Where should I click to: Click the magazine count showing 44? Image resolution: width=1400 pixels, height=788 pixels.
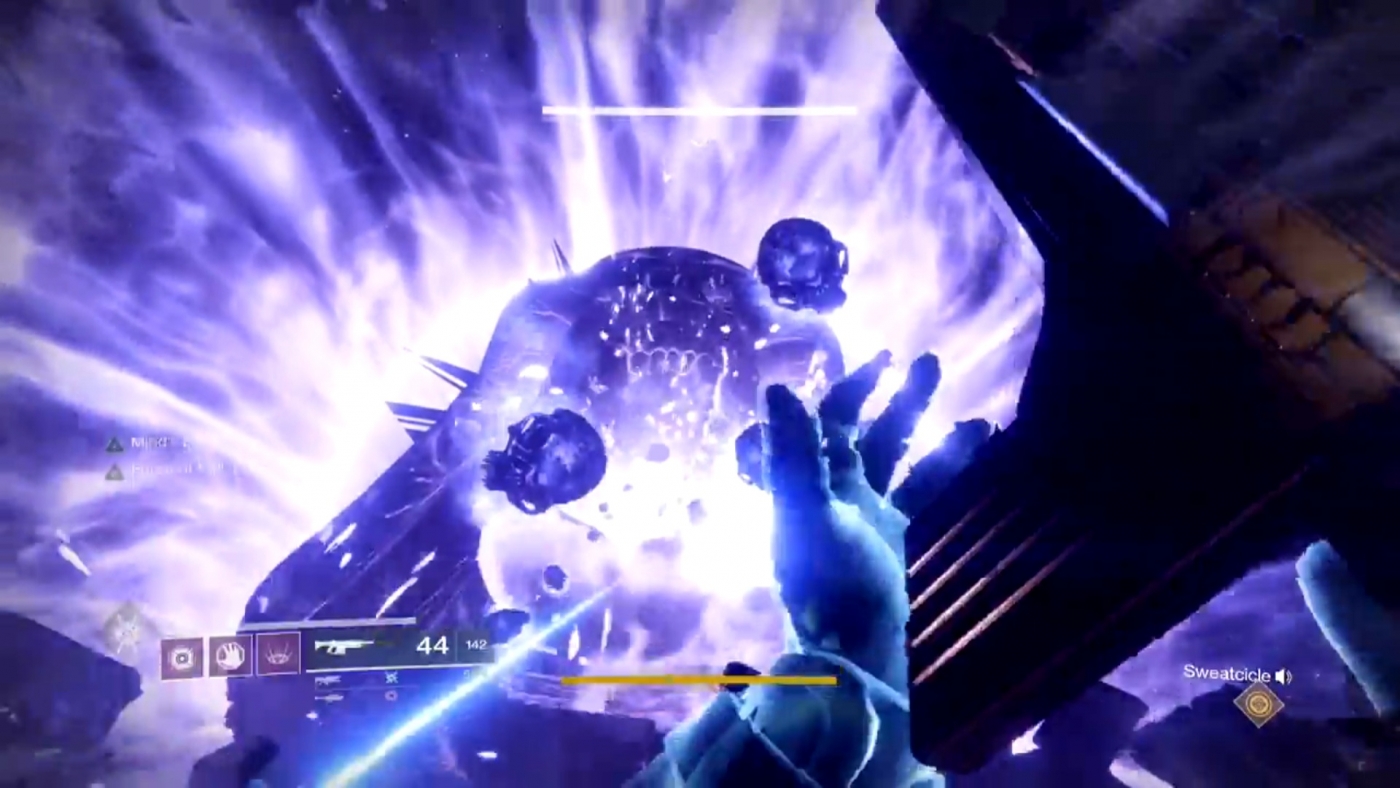pyautogui.click(x=433, y=646)
